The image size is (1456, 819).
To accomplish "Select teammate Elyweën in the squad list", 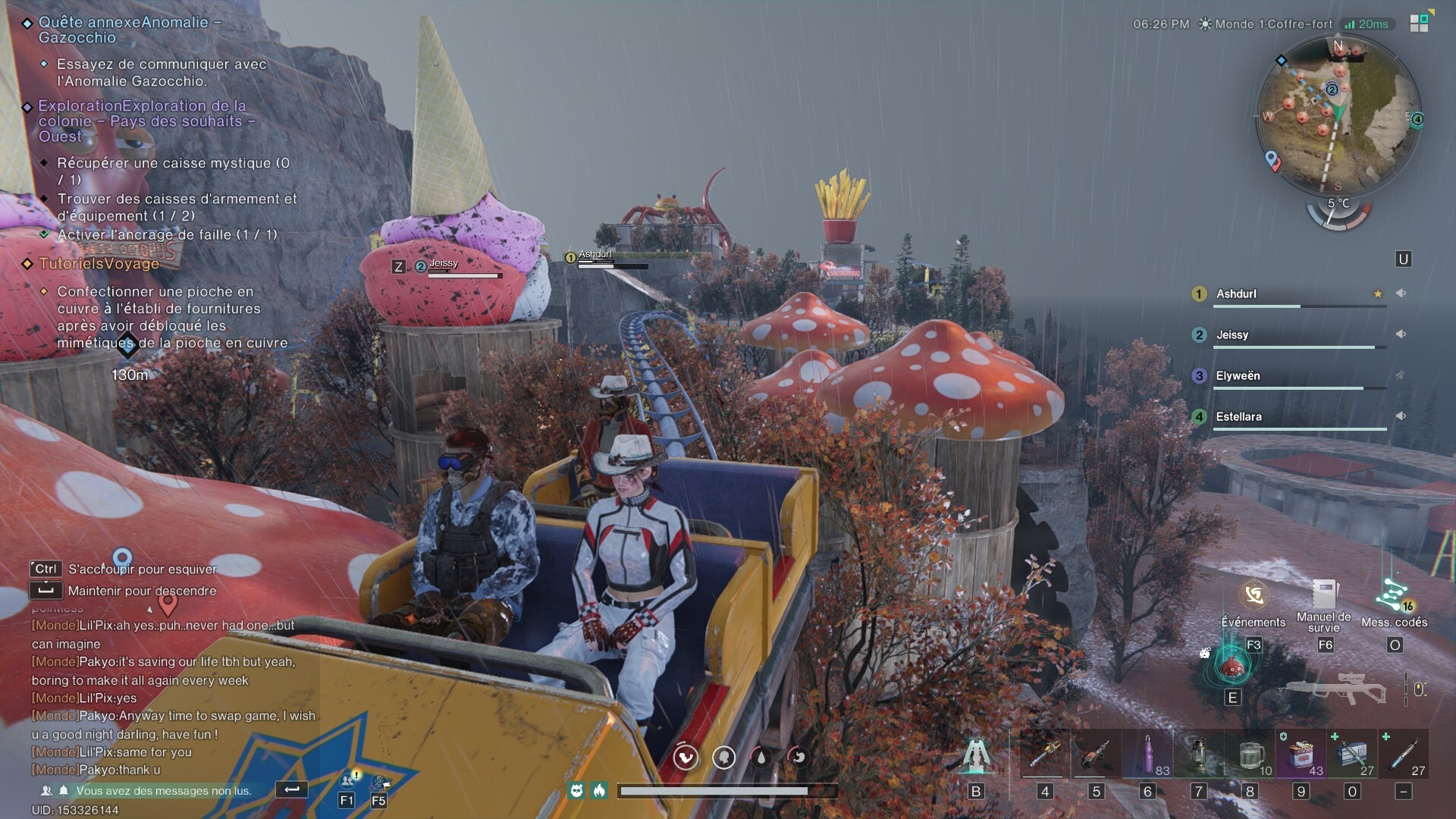I will (1238, 376).
